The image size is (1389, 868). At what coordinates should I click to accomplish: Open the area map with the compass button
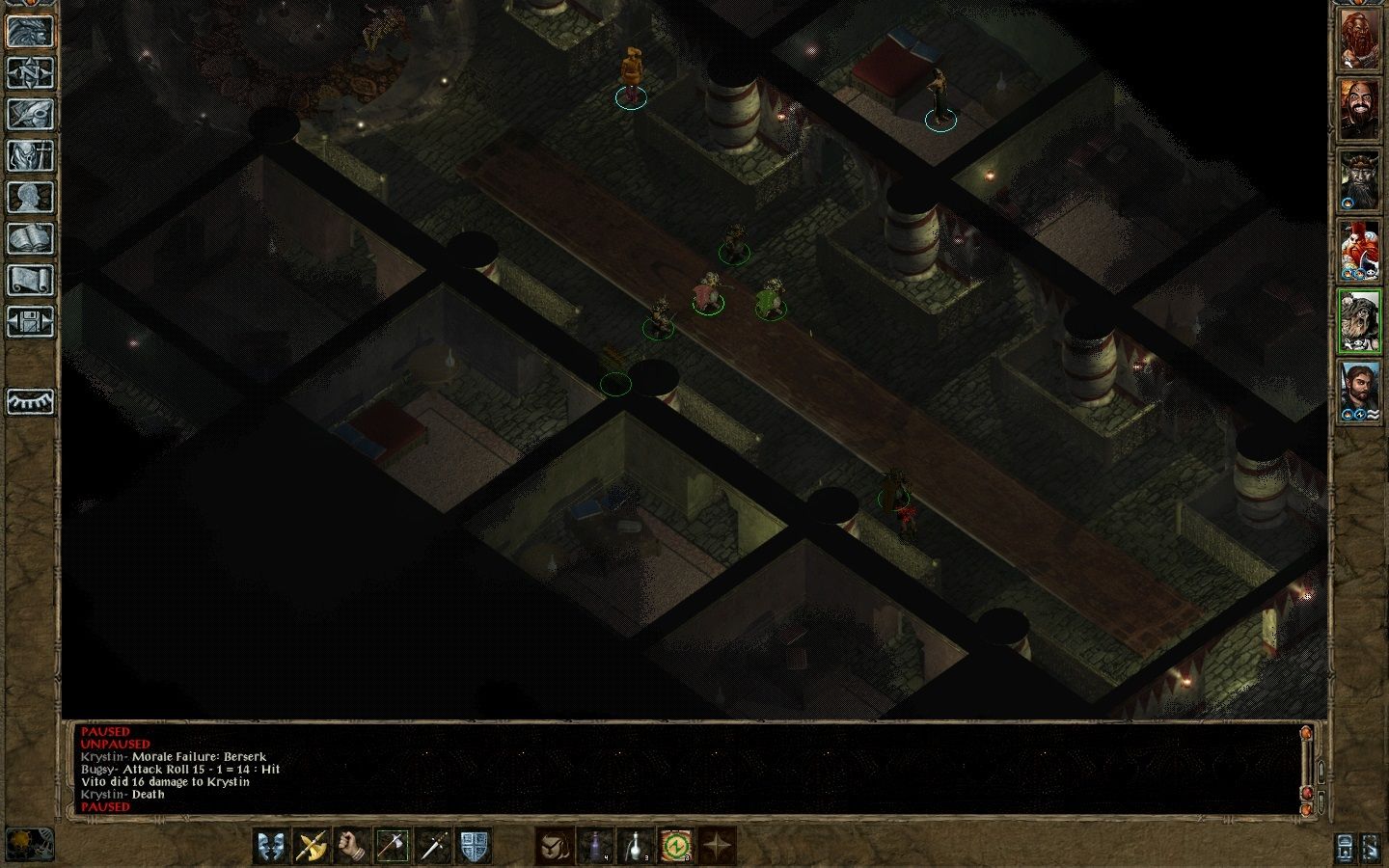tap(31, 72)
